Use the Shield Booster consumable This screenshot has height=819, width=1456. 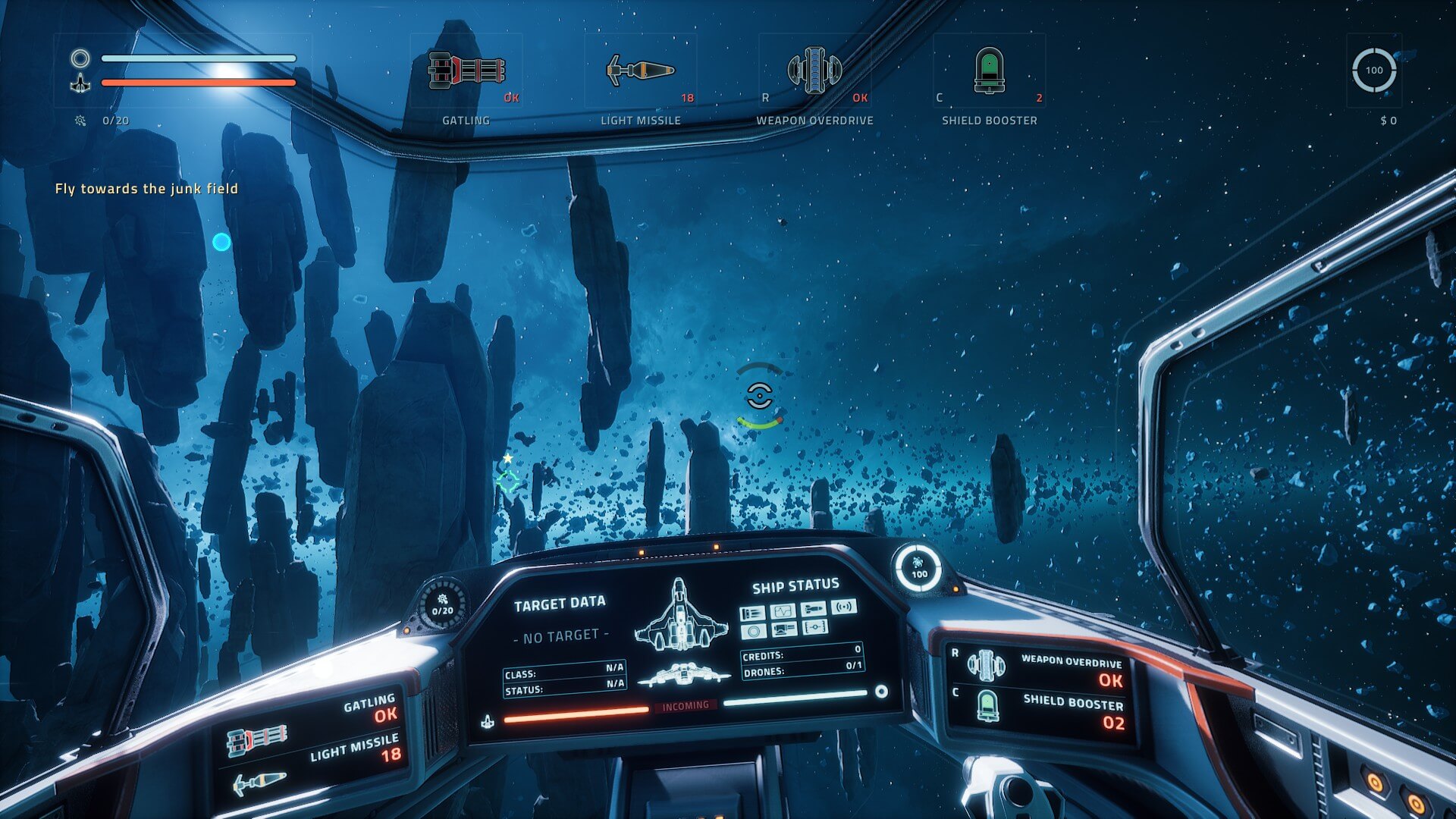[989, 71]
